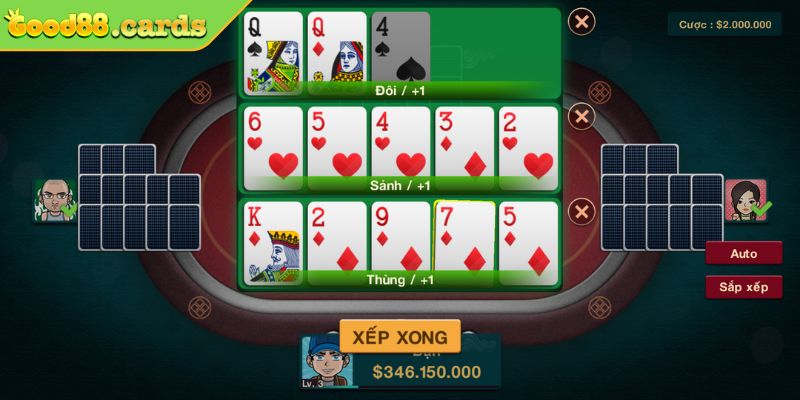Tap the 9 of diamonds card

400,240
